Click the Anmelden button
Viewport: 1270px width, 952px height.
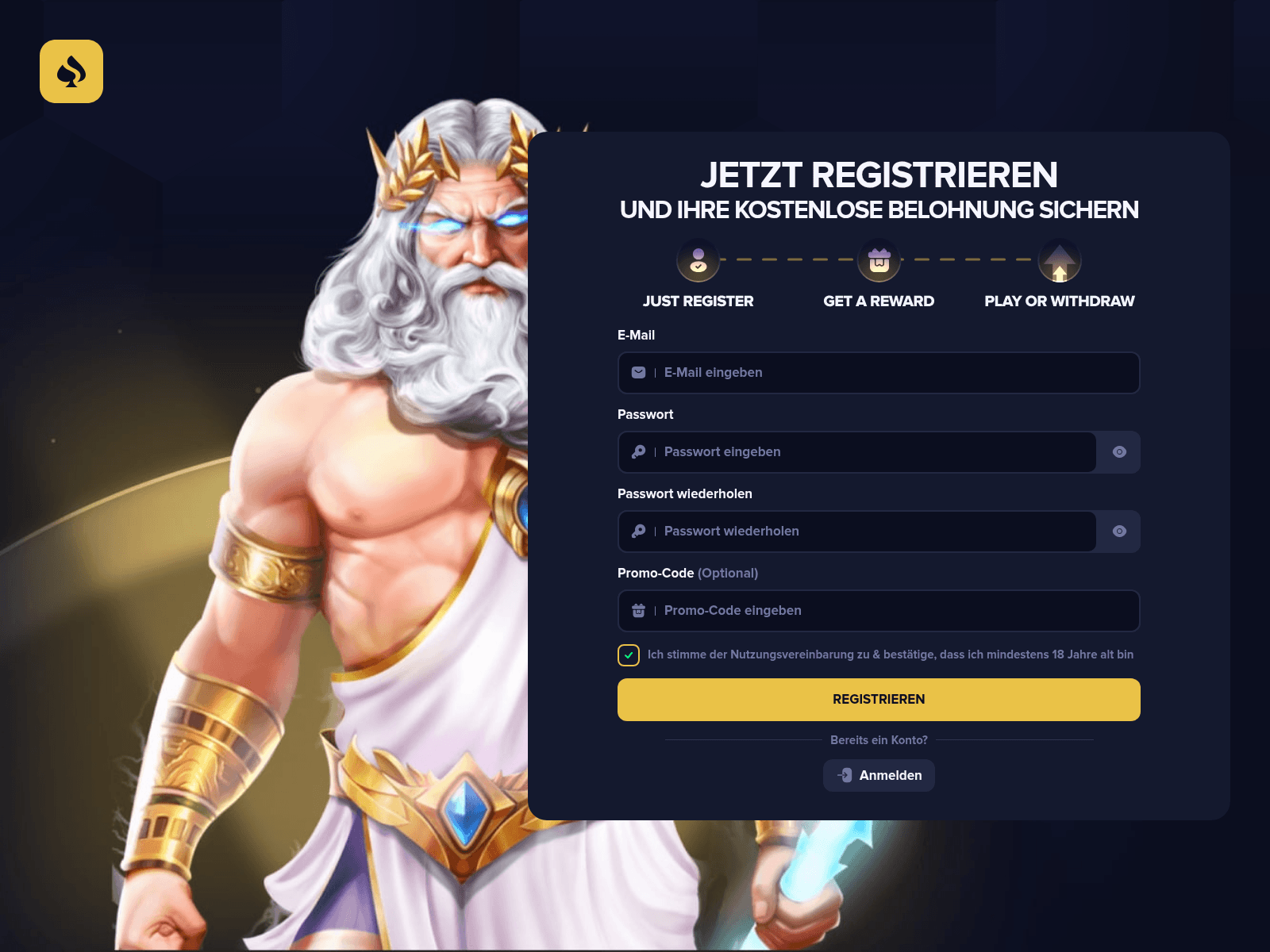879,775
